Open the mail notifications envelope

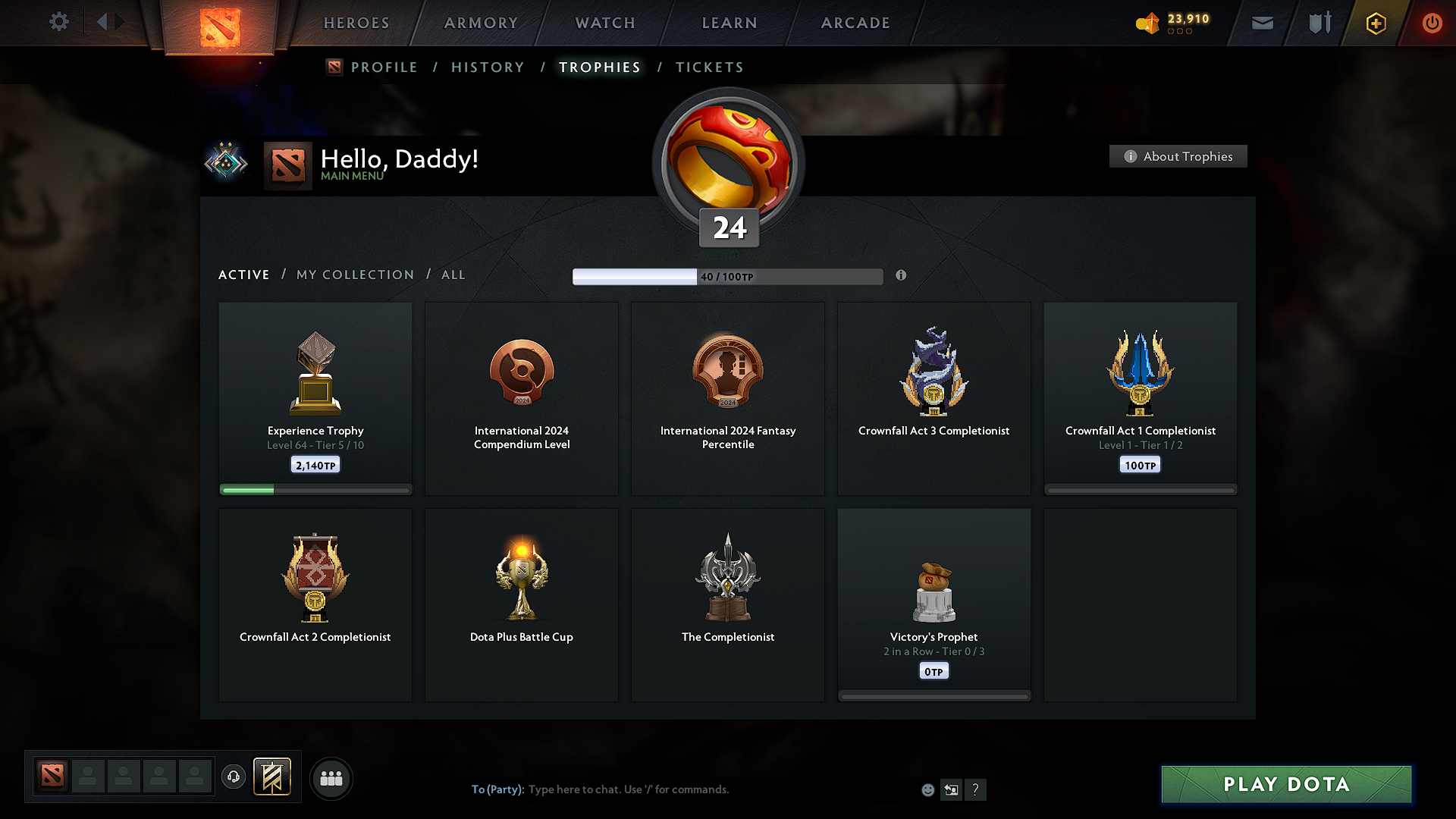point(1262,23)
